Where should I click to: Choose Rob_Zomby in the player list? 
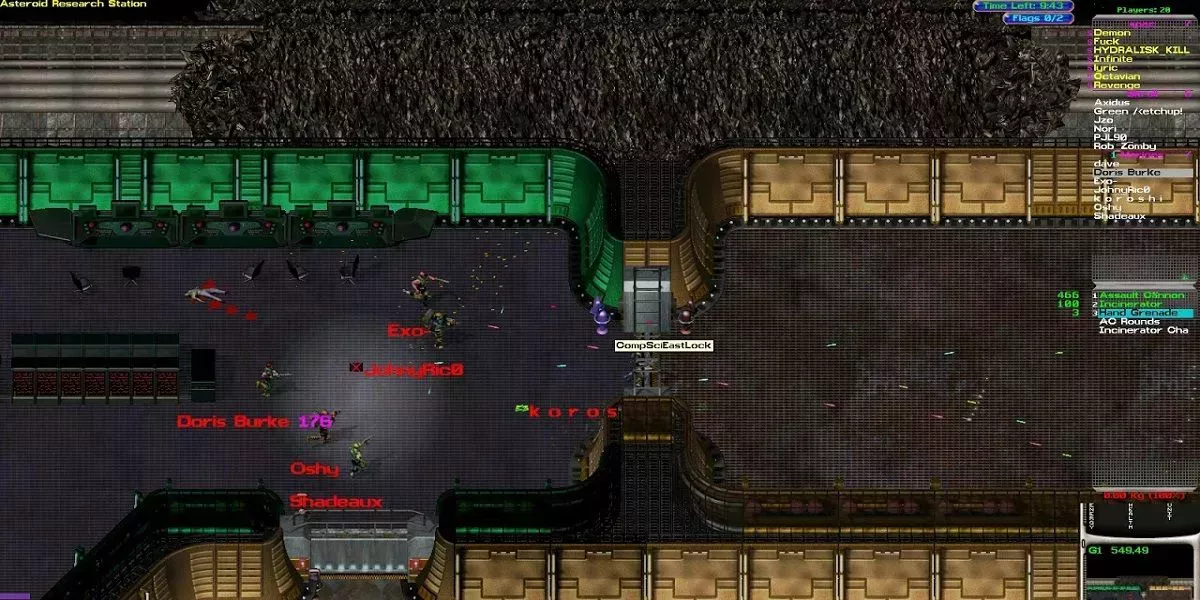1124,146
